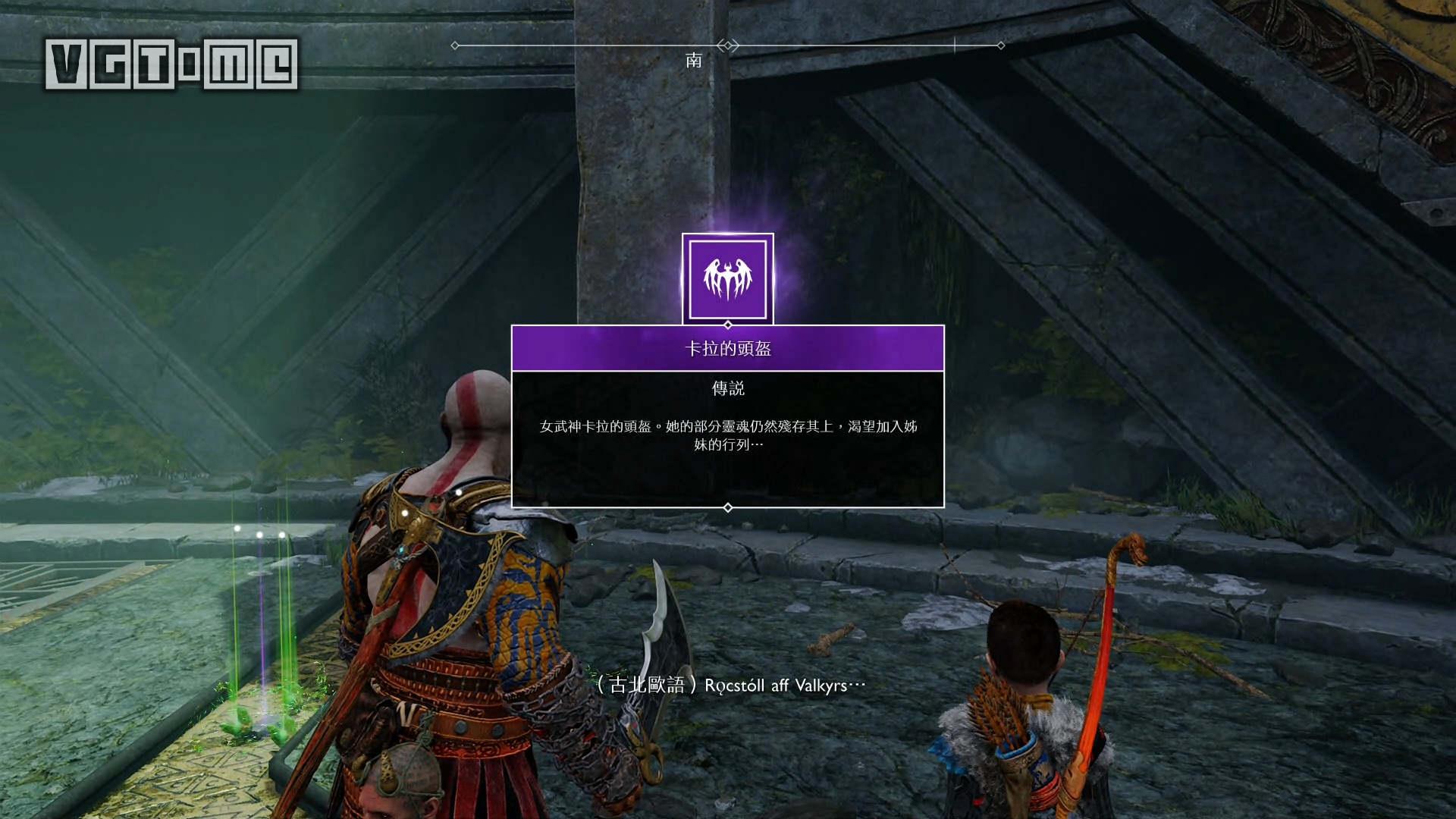
Task: Click the tick mark on the compass bar
Action: pyautogui.click(x=953, y=45)
